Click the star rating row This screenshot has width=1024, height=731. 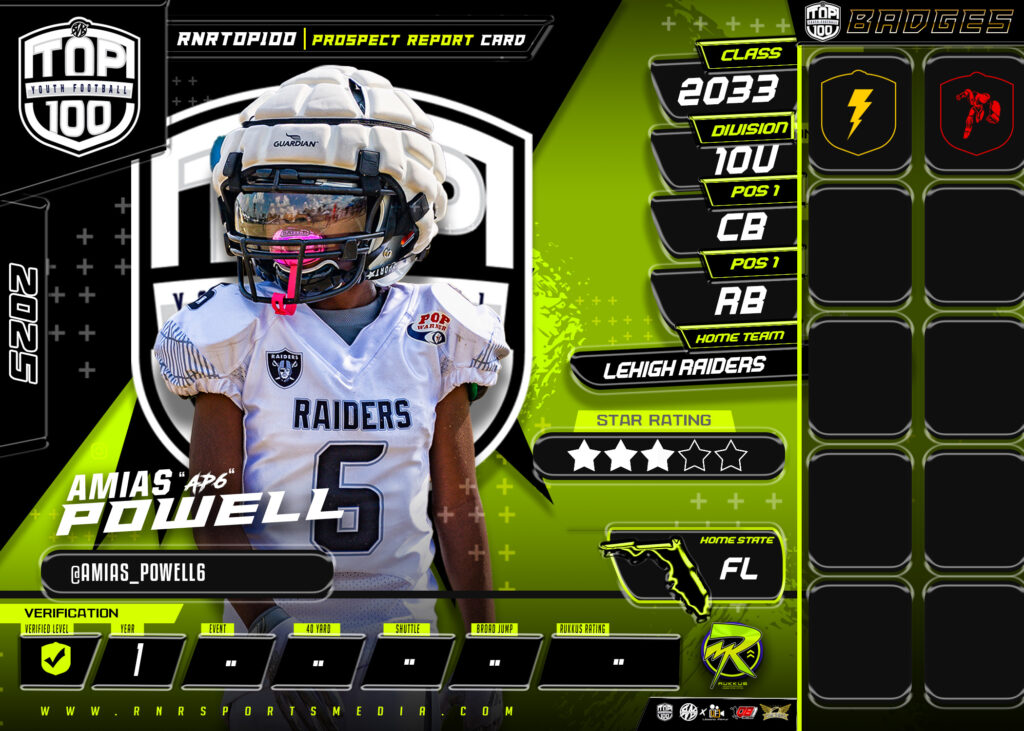[659, 456]
